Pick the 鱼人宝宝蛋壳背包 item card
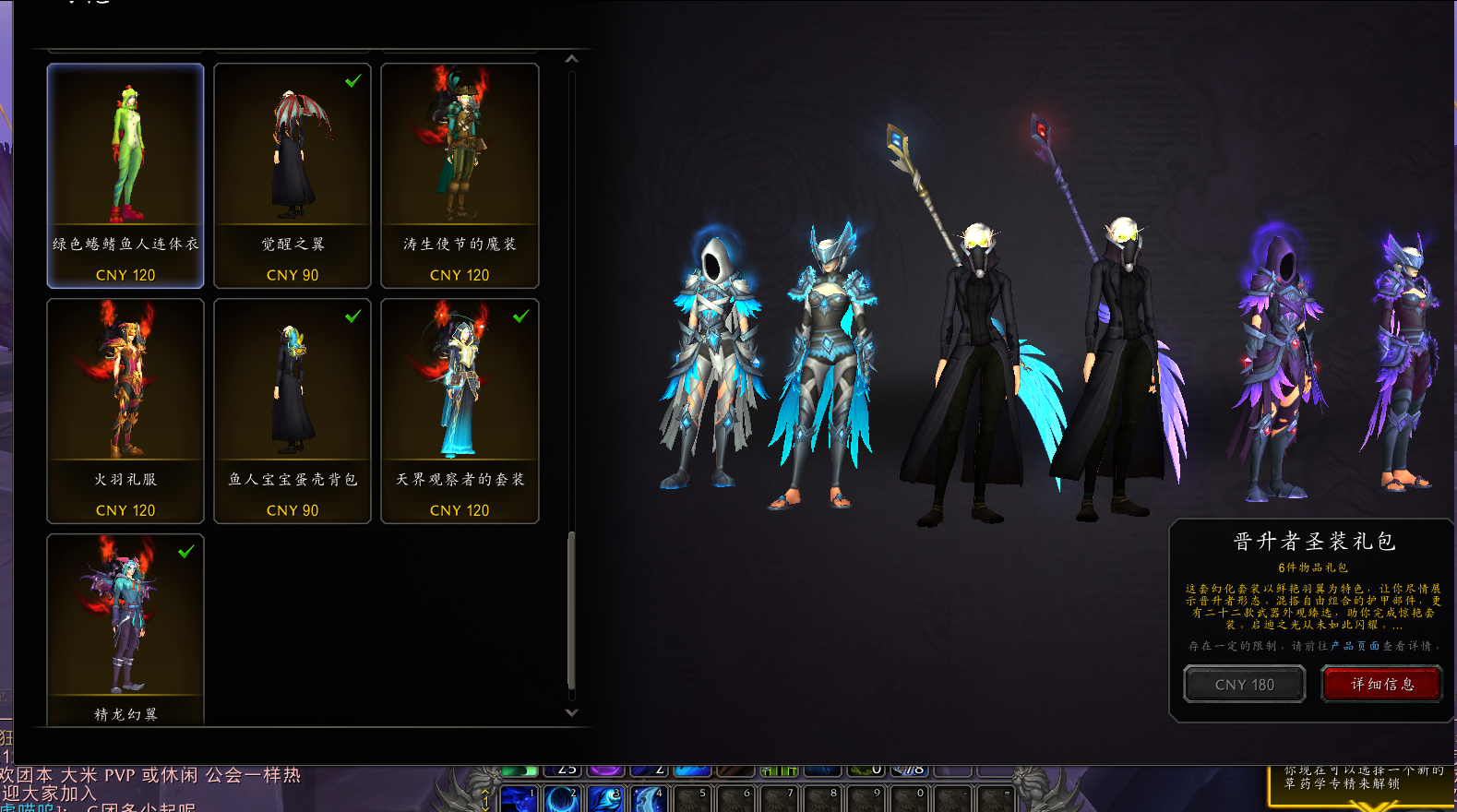The height and width of the screenshot is (812, 1457). pyautogui.click(x=293, y=411)
